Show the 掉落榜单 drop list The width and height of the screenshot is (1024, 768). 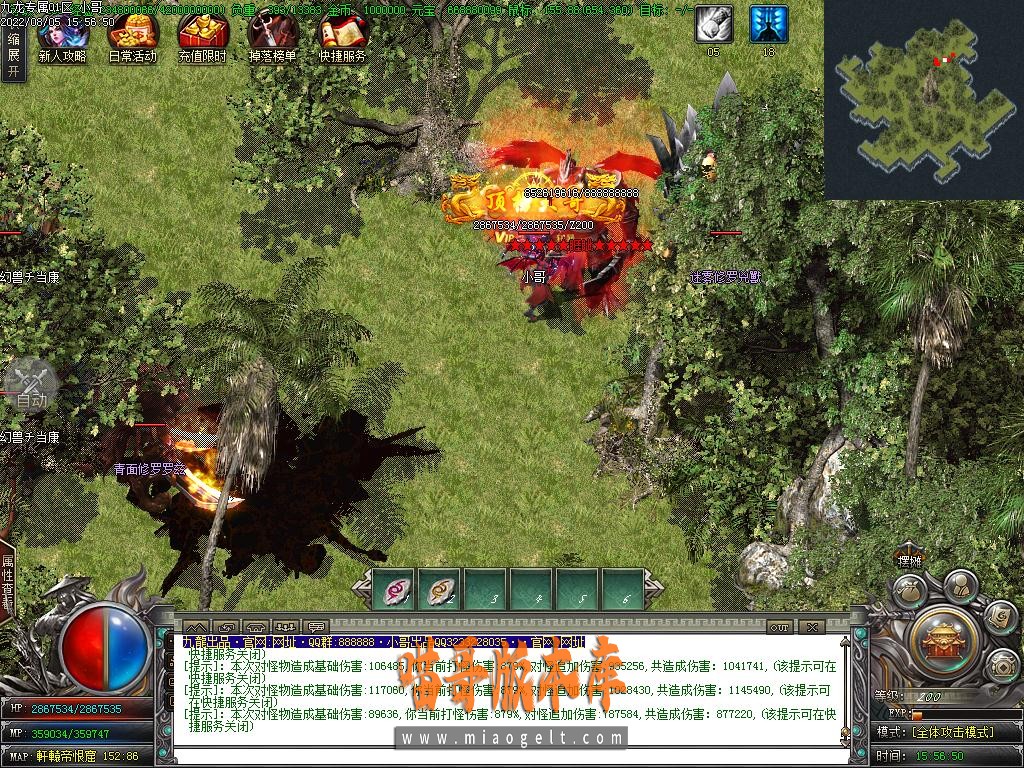(272, 36)
